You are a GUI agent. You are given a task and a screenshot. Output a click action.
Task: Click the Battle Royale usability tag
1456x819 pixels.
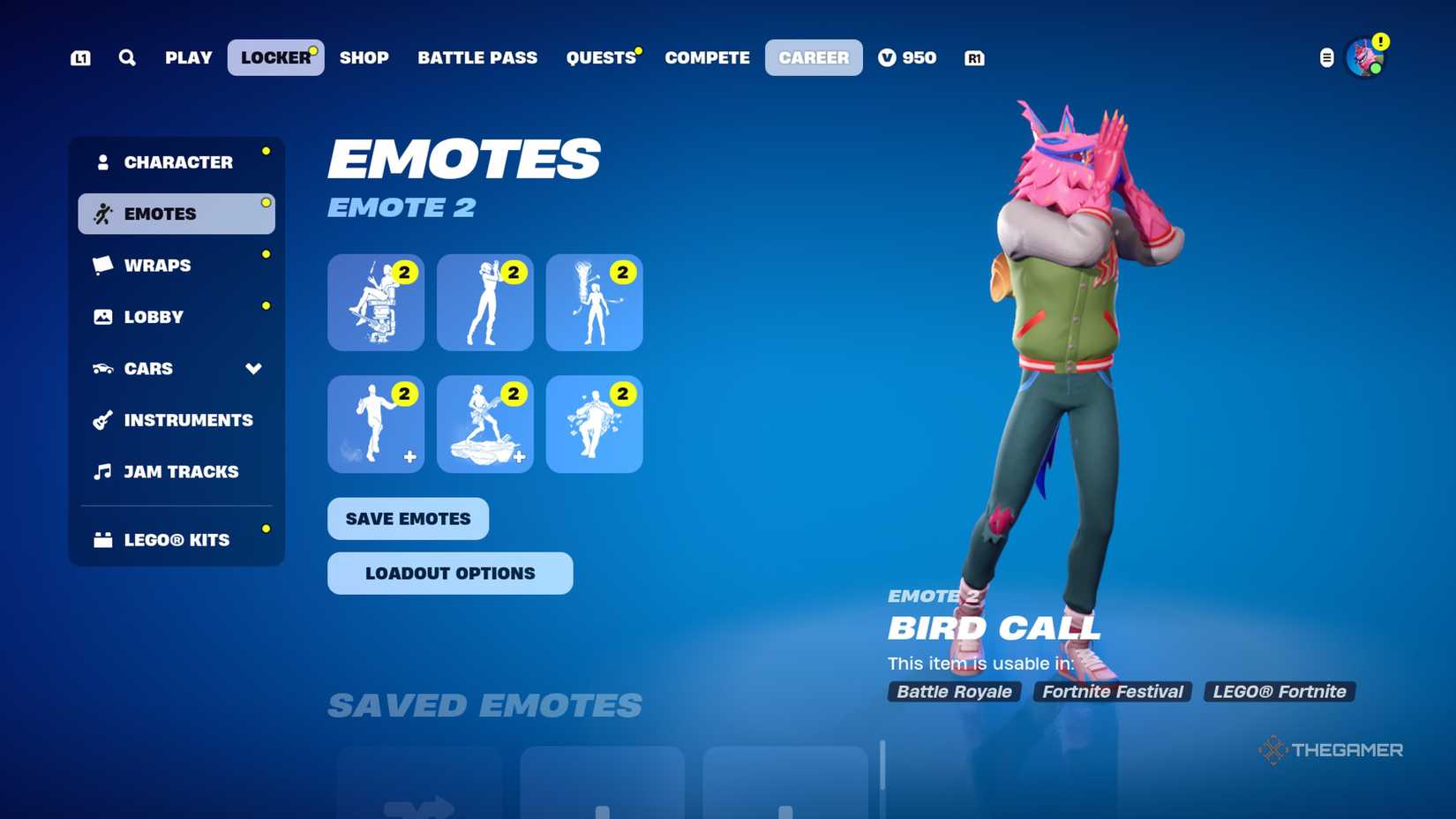click(x=953, y=692)
